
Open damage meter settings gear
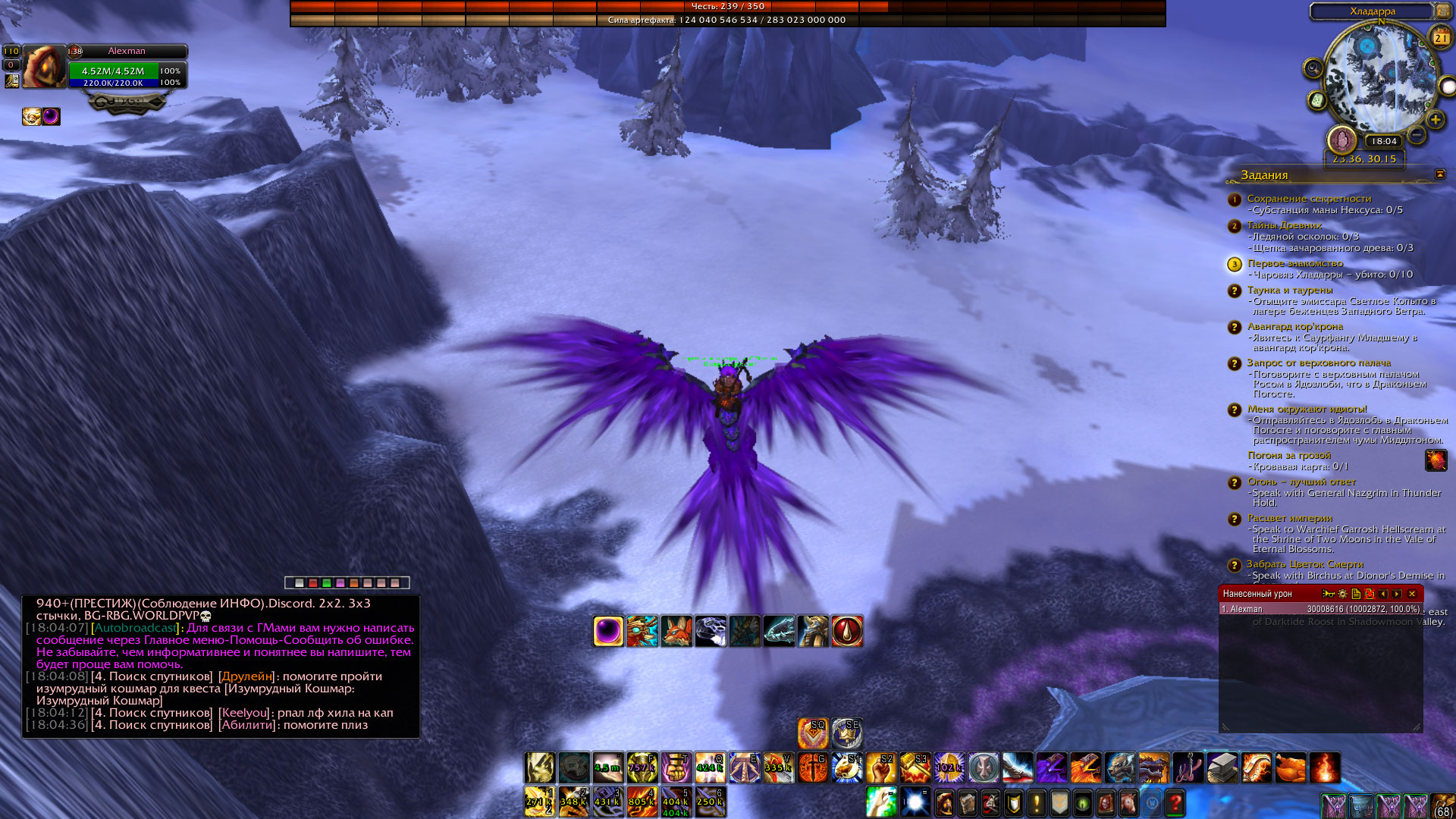click(1342, 594)
